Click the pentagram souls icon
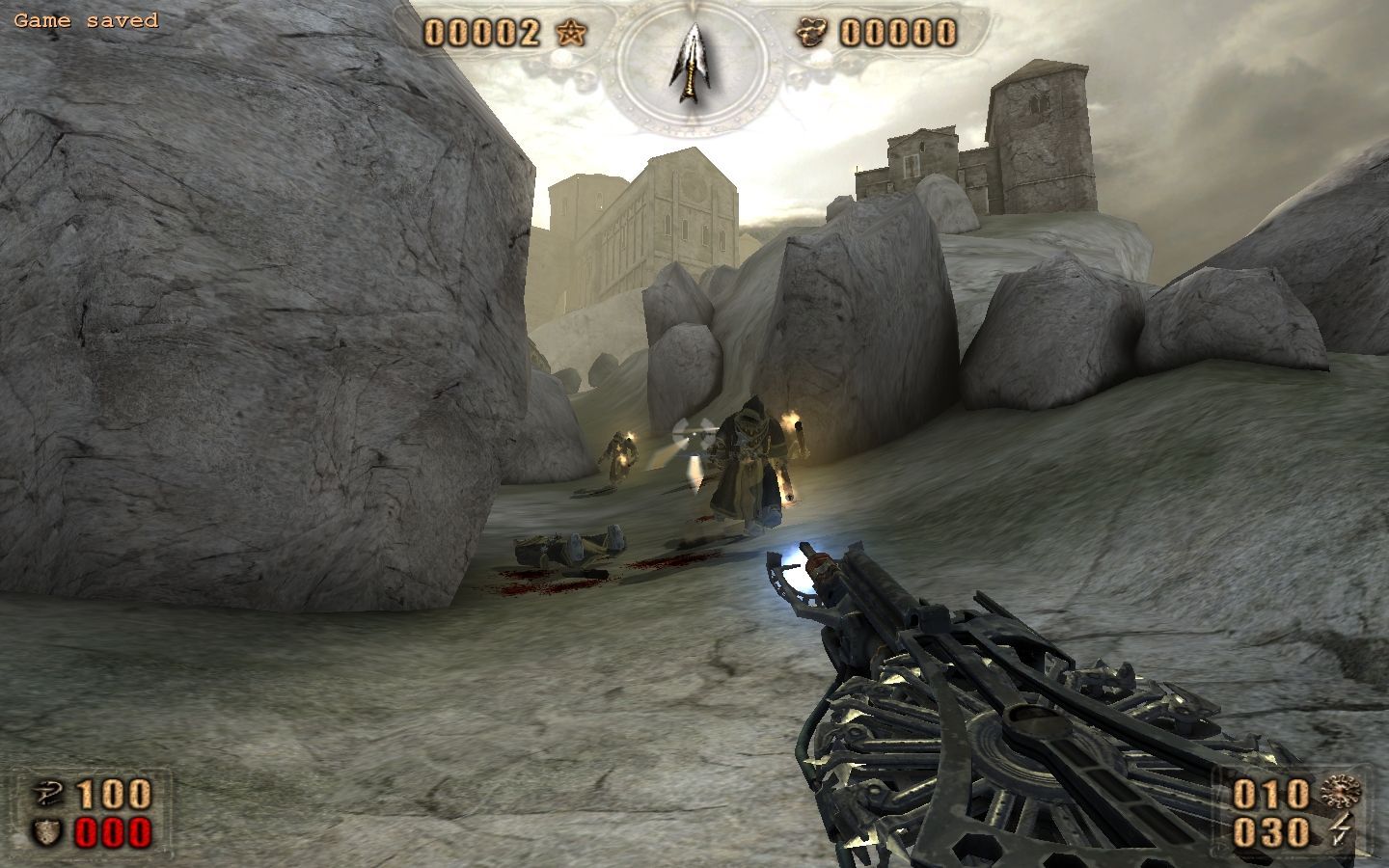Screen dimensions: 1389x868 (571, 34)
